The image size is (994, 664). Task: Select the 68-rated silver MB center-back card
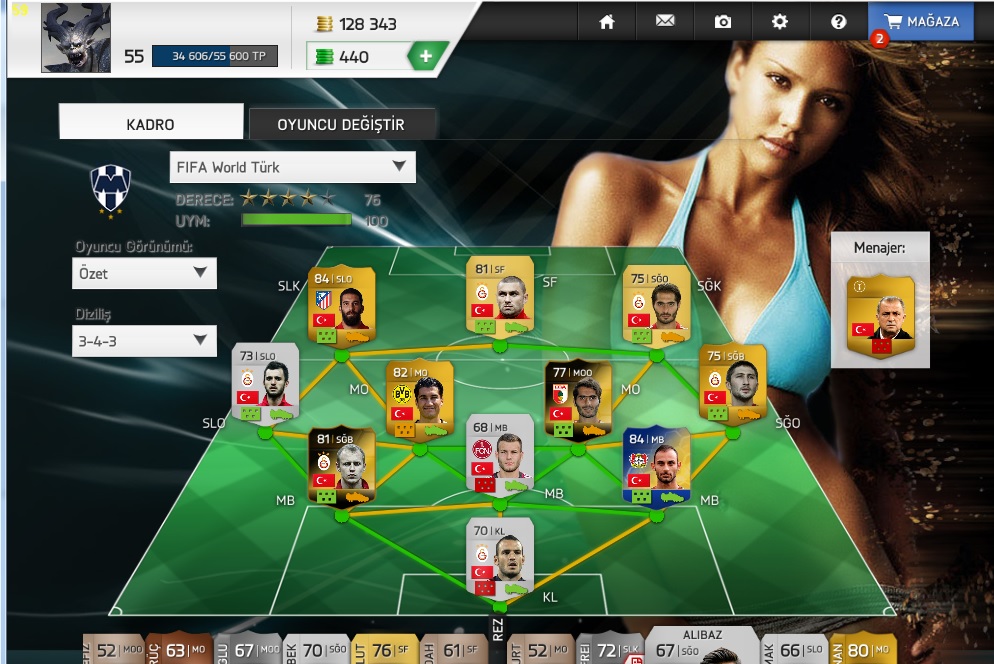[499, 453]
